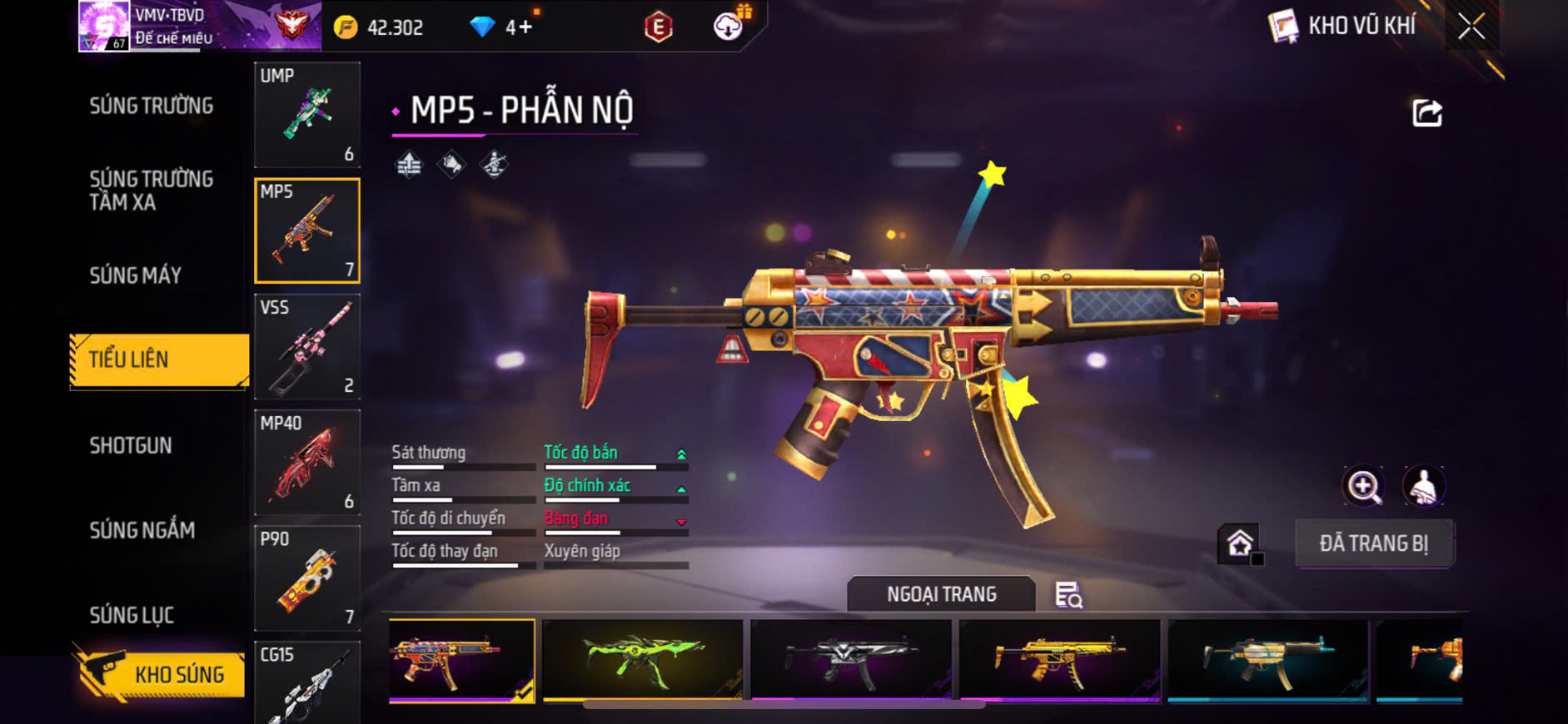Click the ĐÃ TRANG BỊ button
Viewport: 1568px width, 724px height.
1374,543
